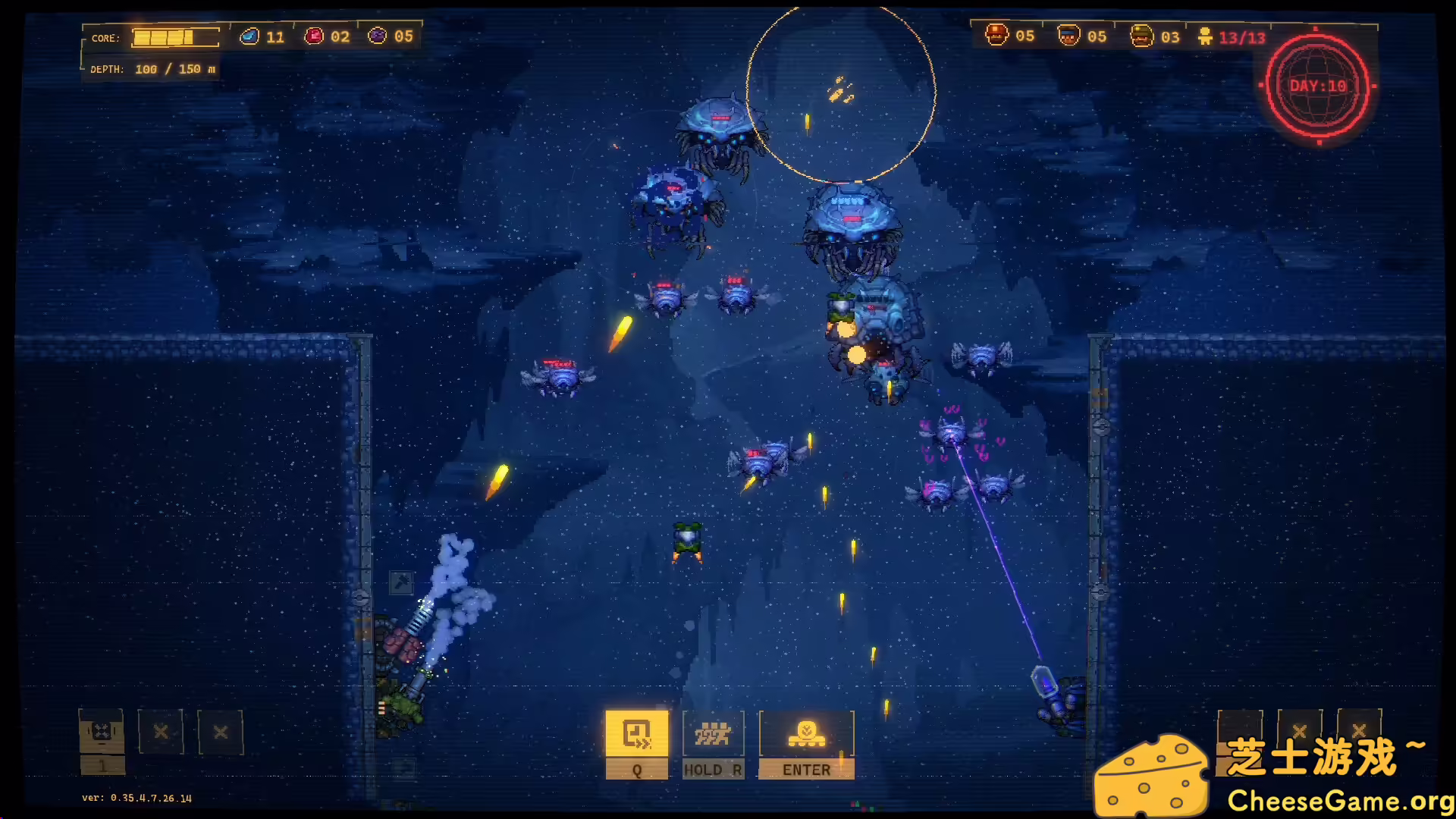
Task: Select the blue-headband crew member icon
Action: coord(1068,33)
